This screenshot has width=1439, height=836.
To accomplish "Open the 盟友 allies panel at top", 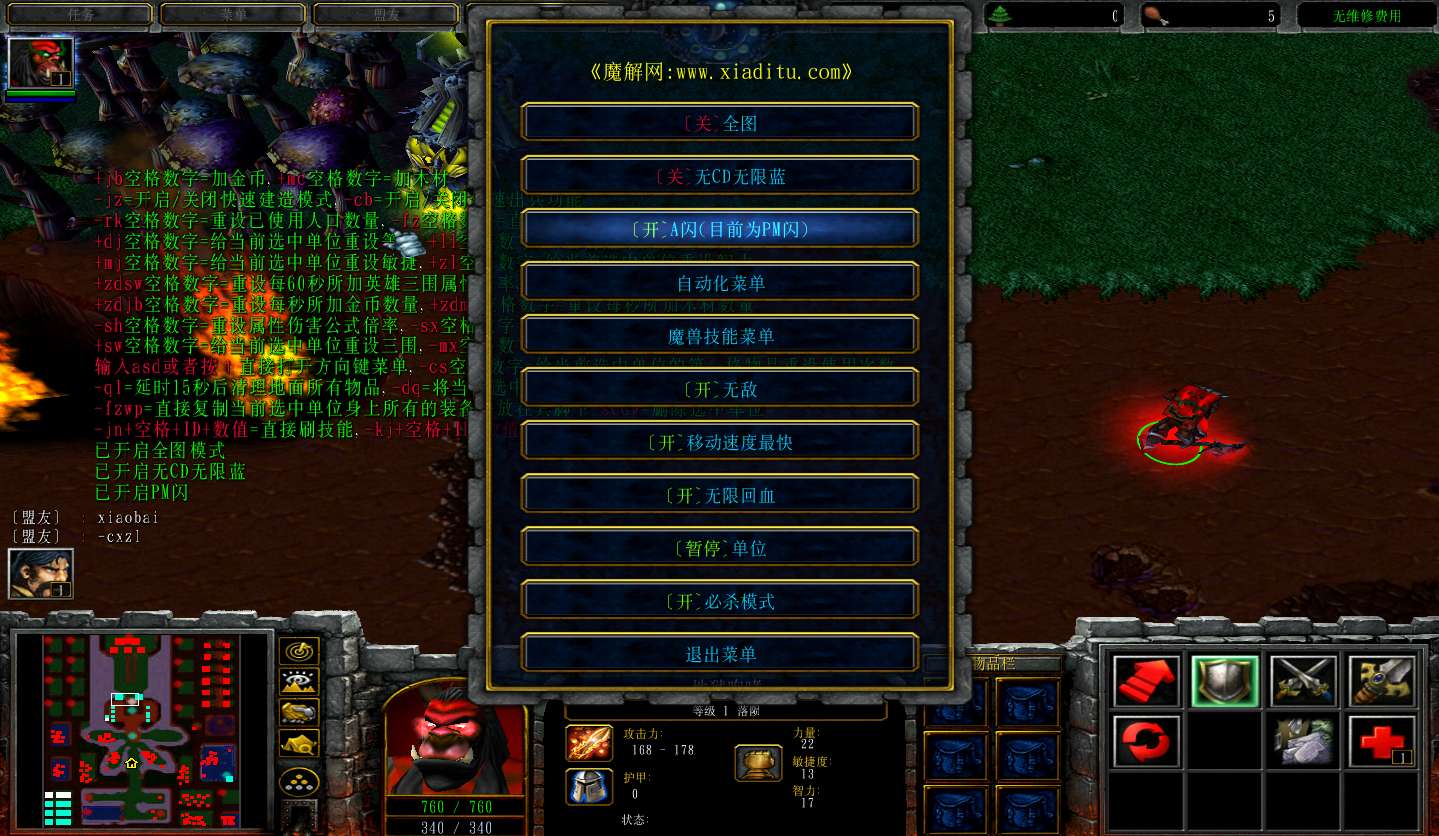I will [387, 14].
